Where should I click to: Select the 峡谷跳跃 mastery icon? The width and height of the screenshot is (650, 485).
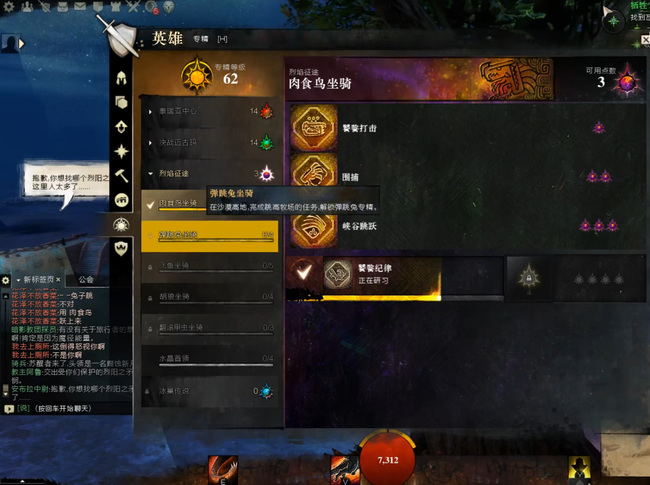[x=313, y=226]
